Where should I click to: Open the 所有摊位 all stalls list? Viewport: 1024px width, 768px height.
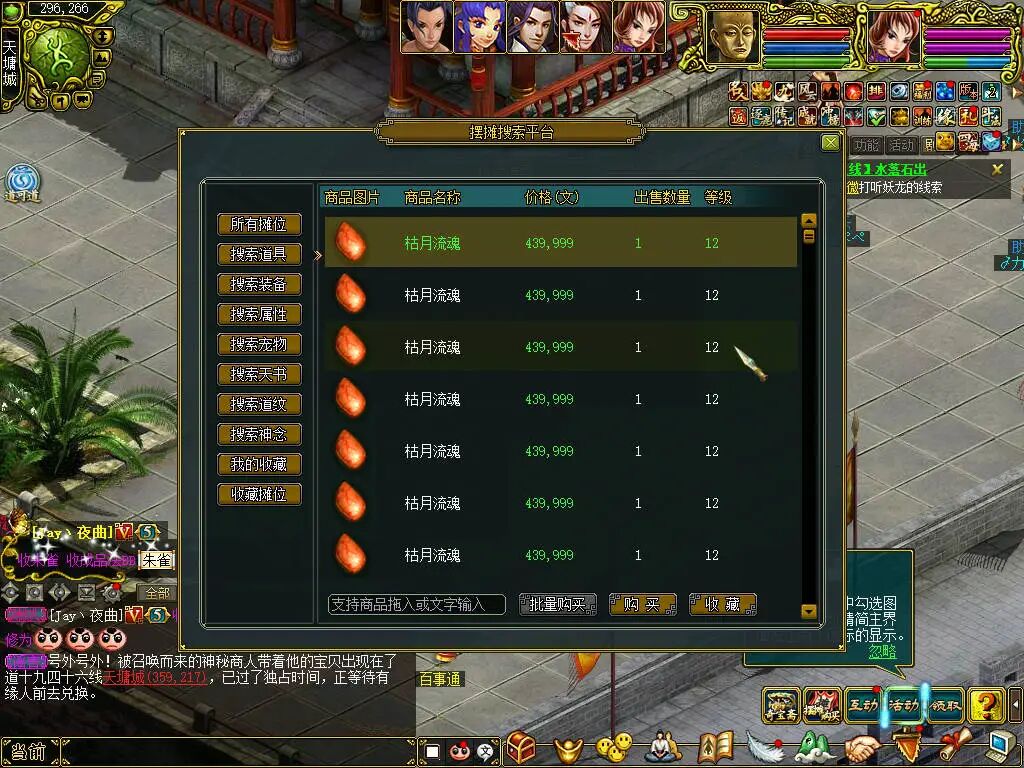(259, 225)
